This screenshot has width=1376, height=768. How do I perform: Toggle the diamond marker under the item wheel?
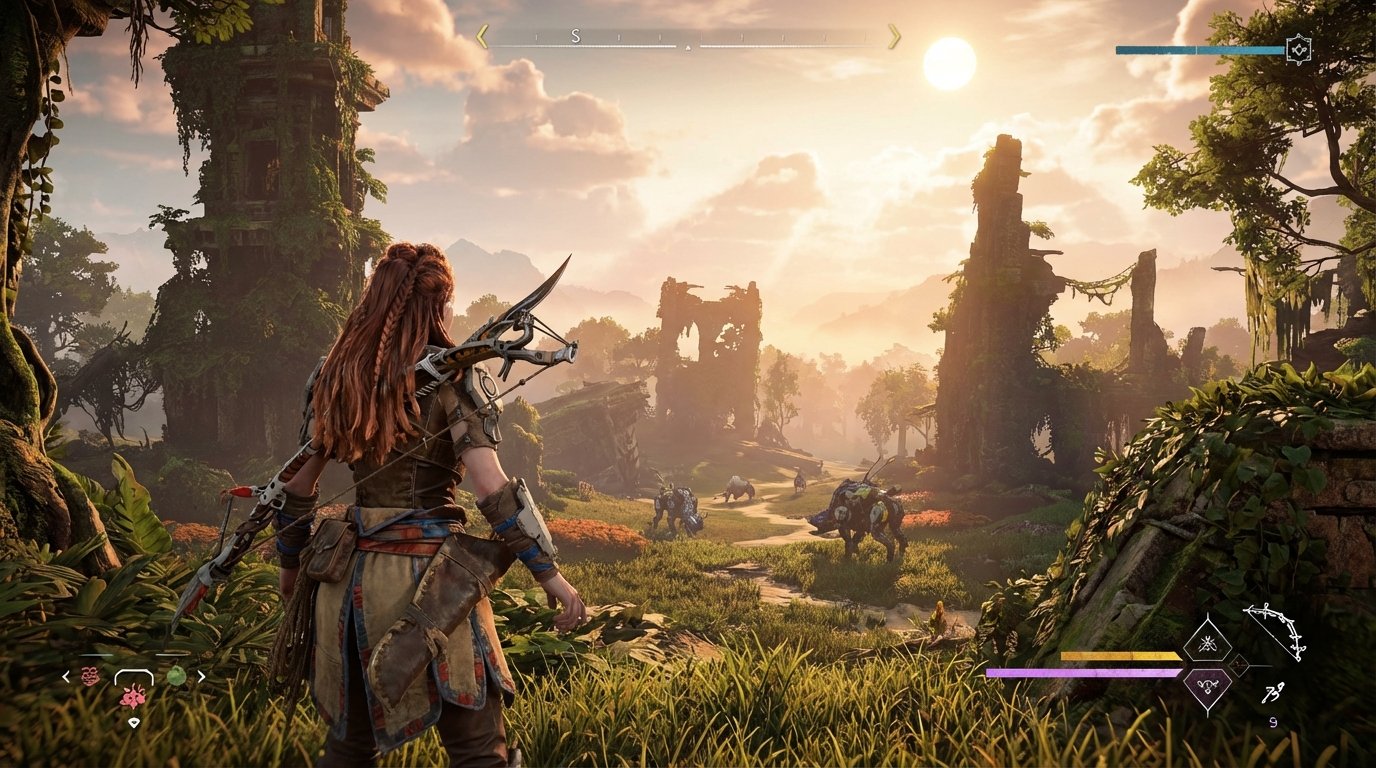(x=134, y=722)
